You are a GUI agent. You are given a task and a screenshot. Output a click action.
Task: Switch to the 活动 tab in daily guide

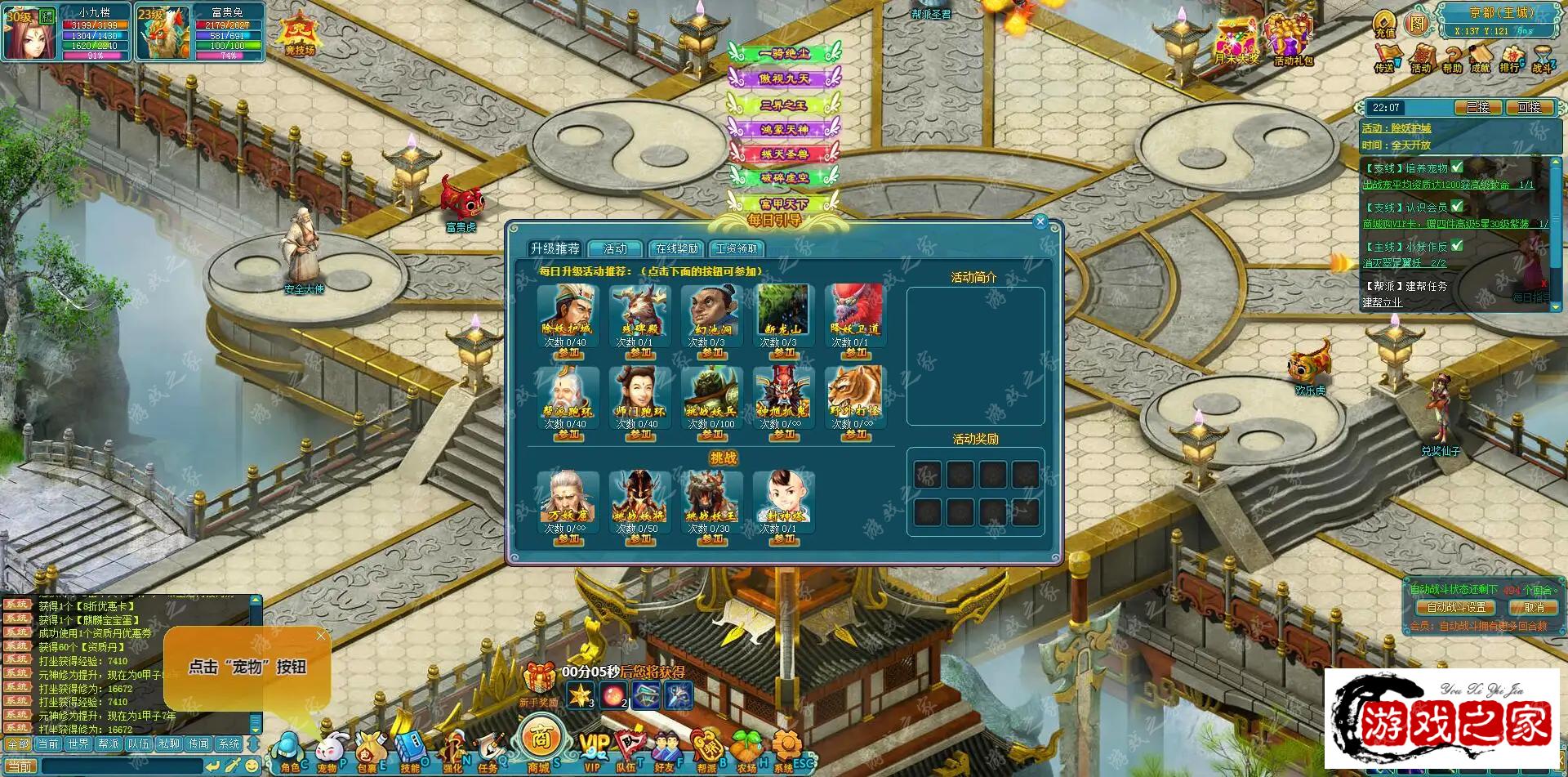615,248
